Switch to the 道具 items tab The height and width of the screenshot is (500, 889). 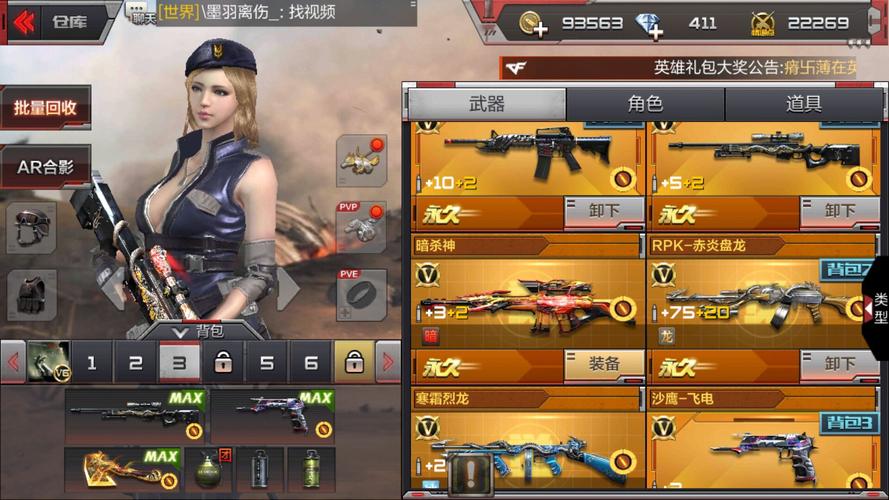(804, 104)
